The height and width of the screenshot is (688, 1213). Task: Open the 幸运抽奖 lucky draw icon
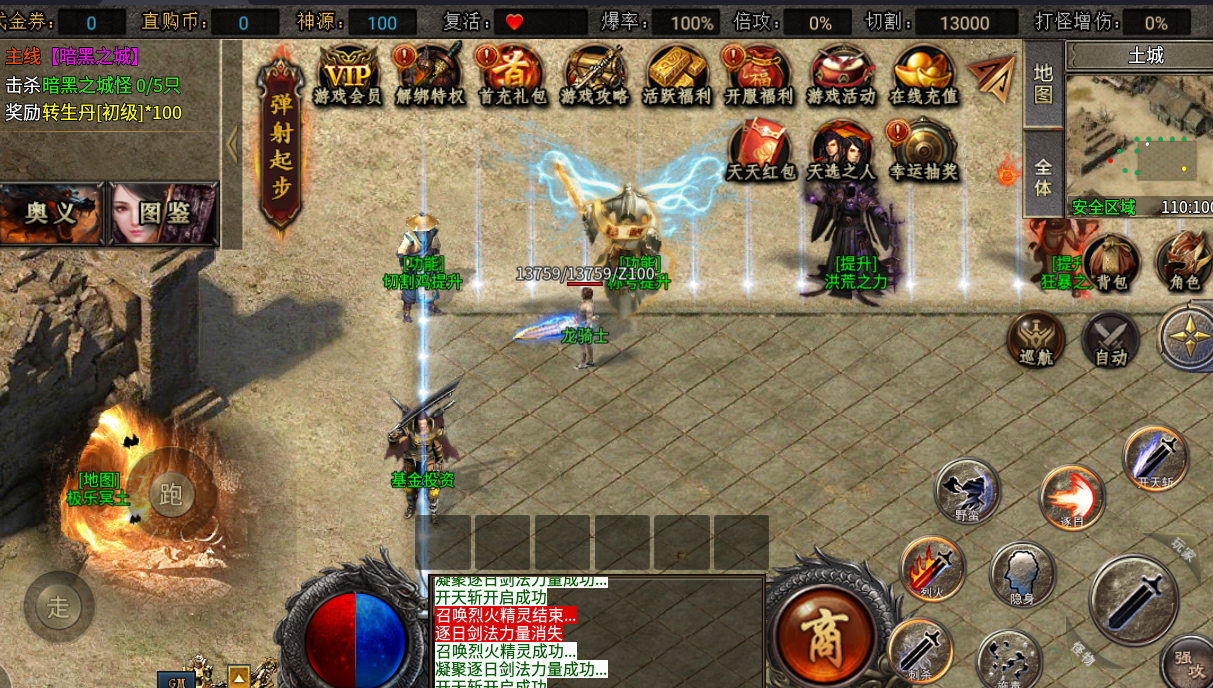[923, 150]
